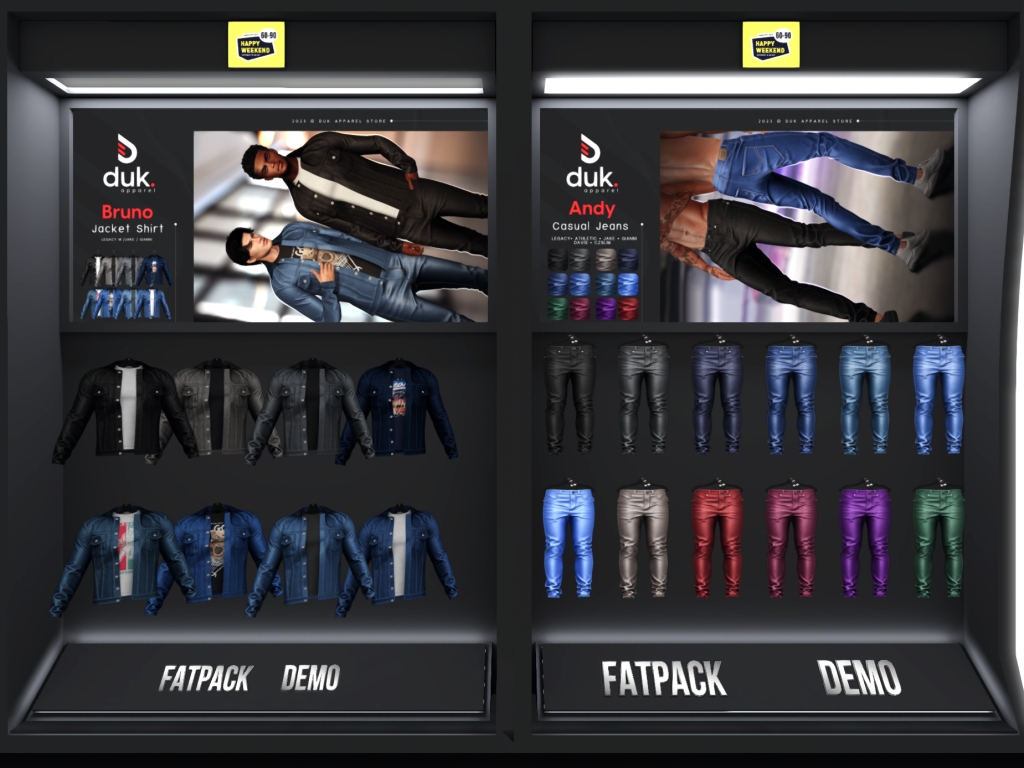This screenshot has height=768, width=1024.
Task: Get the Bruno Jacket Shirt DEMO
Action: tap(310, 678)
